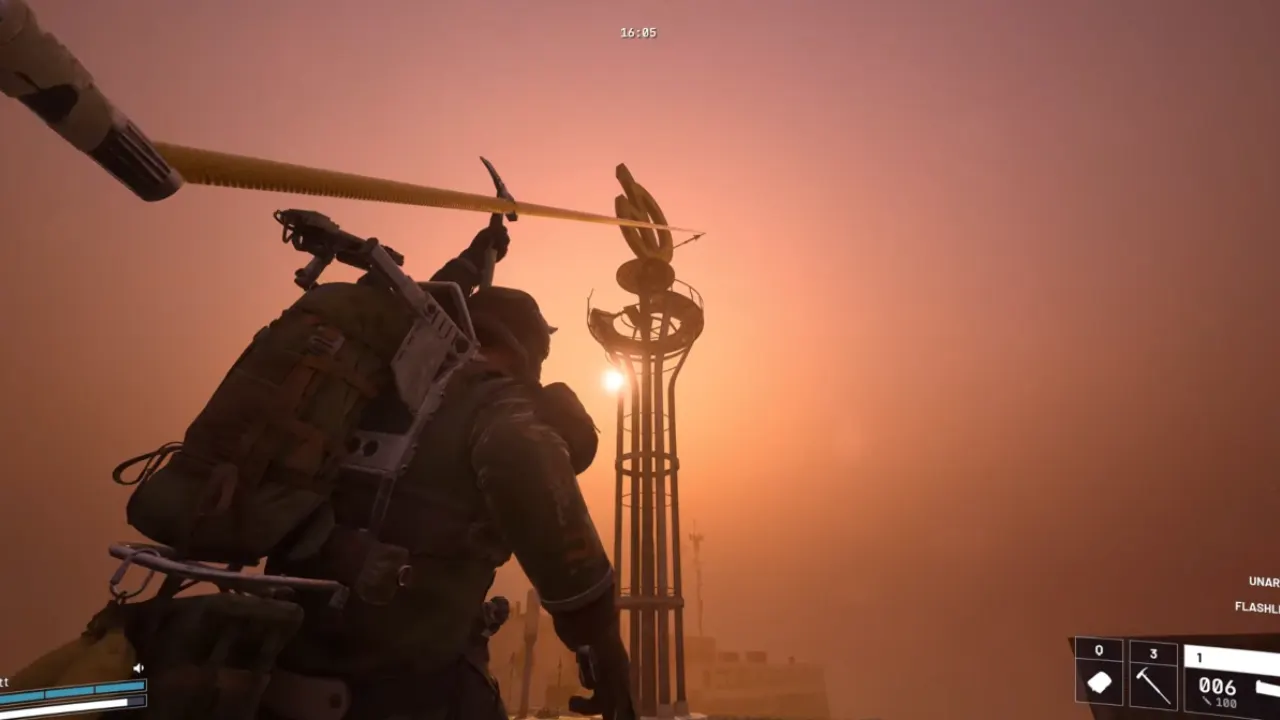This screenshot has width=1280, height=720.
Task: Click the pickaxe icon in the middle hotbar cell
Action: click(1154, 686)
